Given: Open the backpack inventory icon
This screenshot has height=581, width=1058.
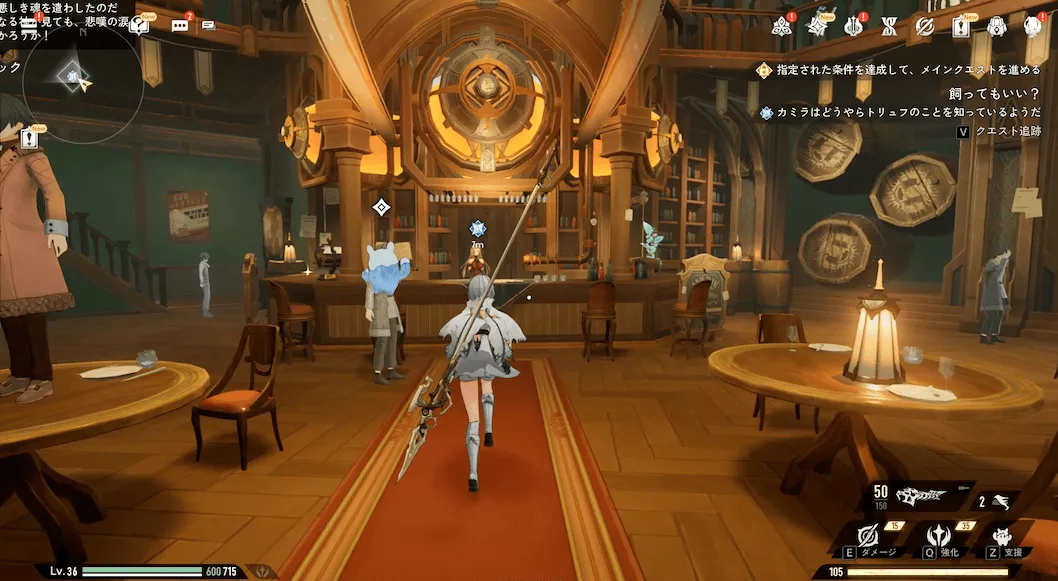Looking at the screenshot, I should click(996, 26).
